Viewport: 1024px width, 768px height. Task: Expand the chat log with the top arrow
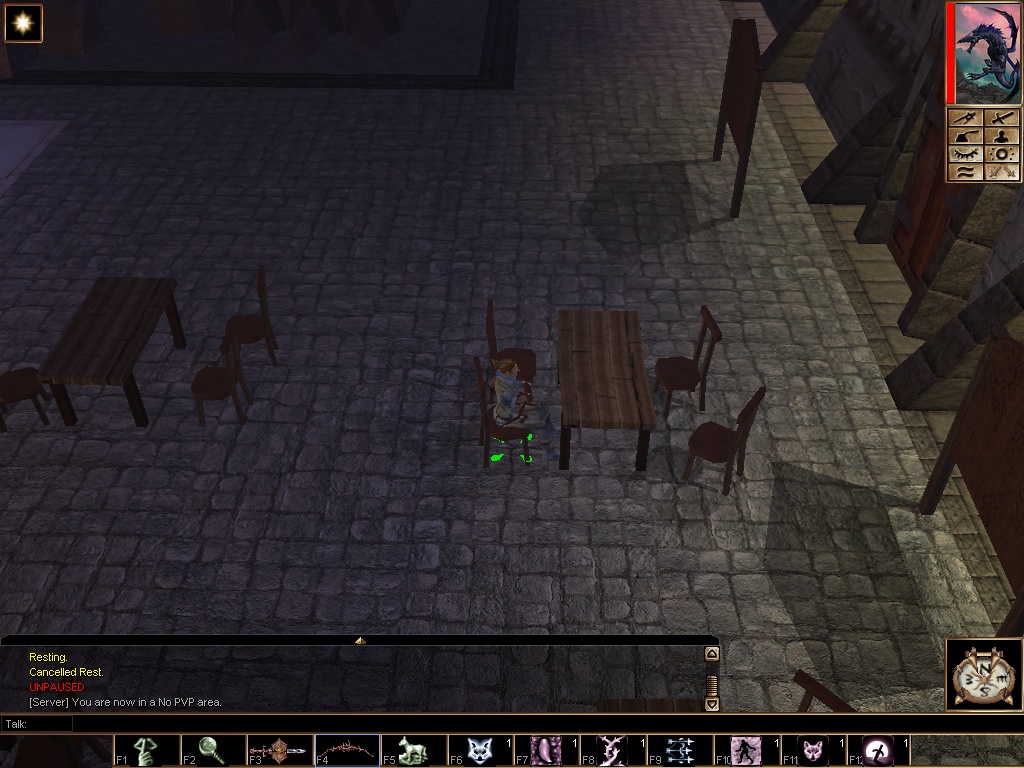click(x=360, y=640)
